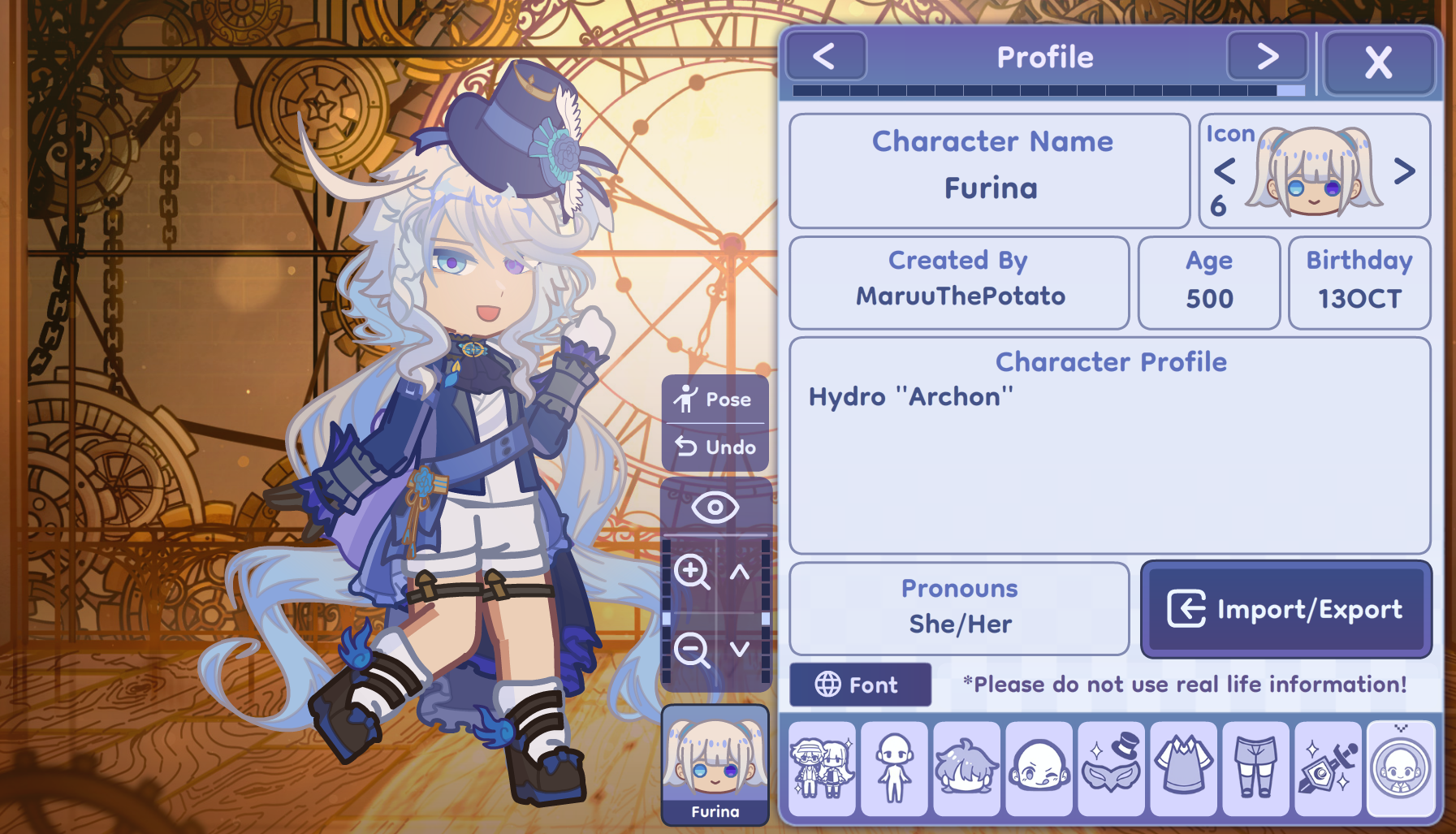
Task: Go back using the Profile left arrow
Action: (825, 56)
